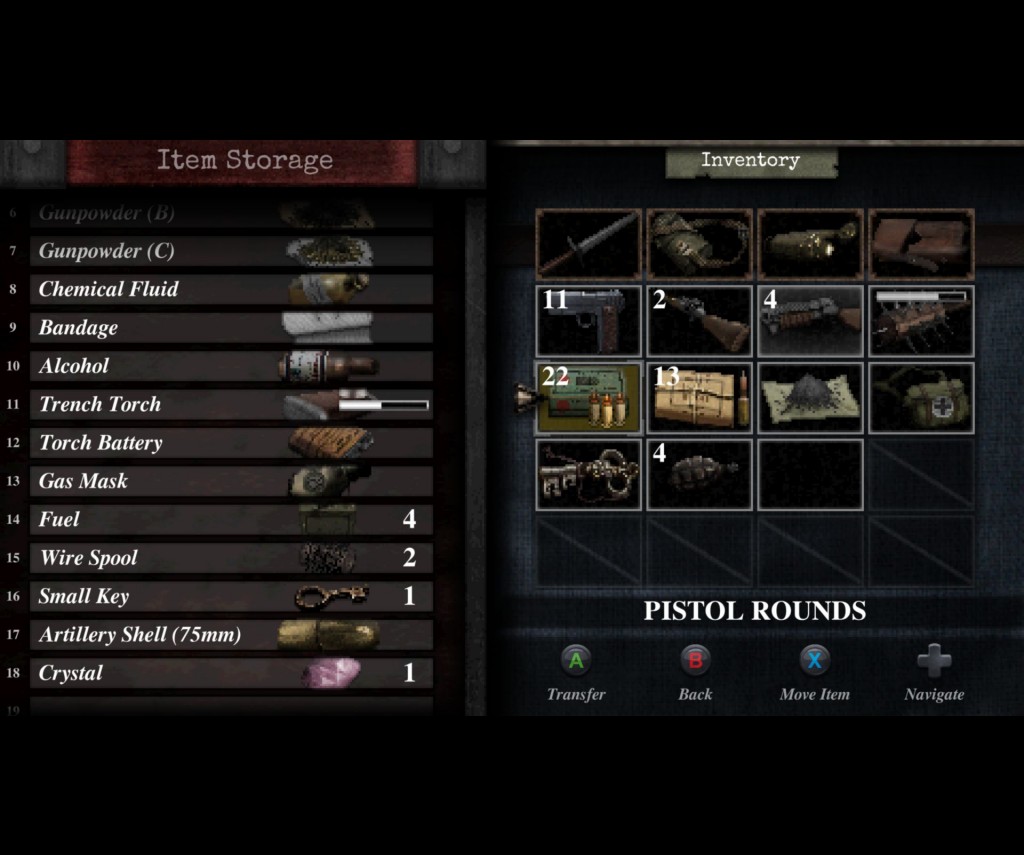Choose the Wire Spool entry
This screenshot has height=855, width=1024.
point(230,558)
